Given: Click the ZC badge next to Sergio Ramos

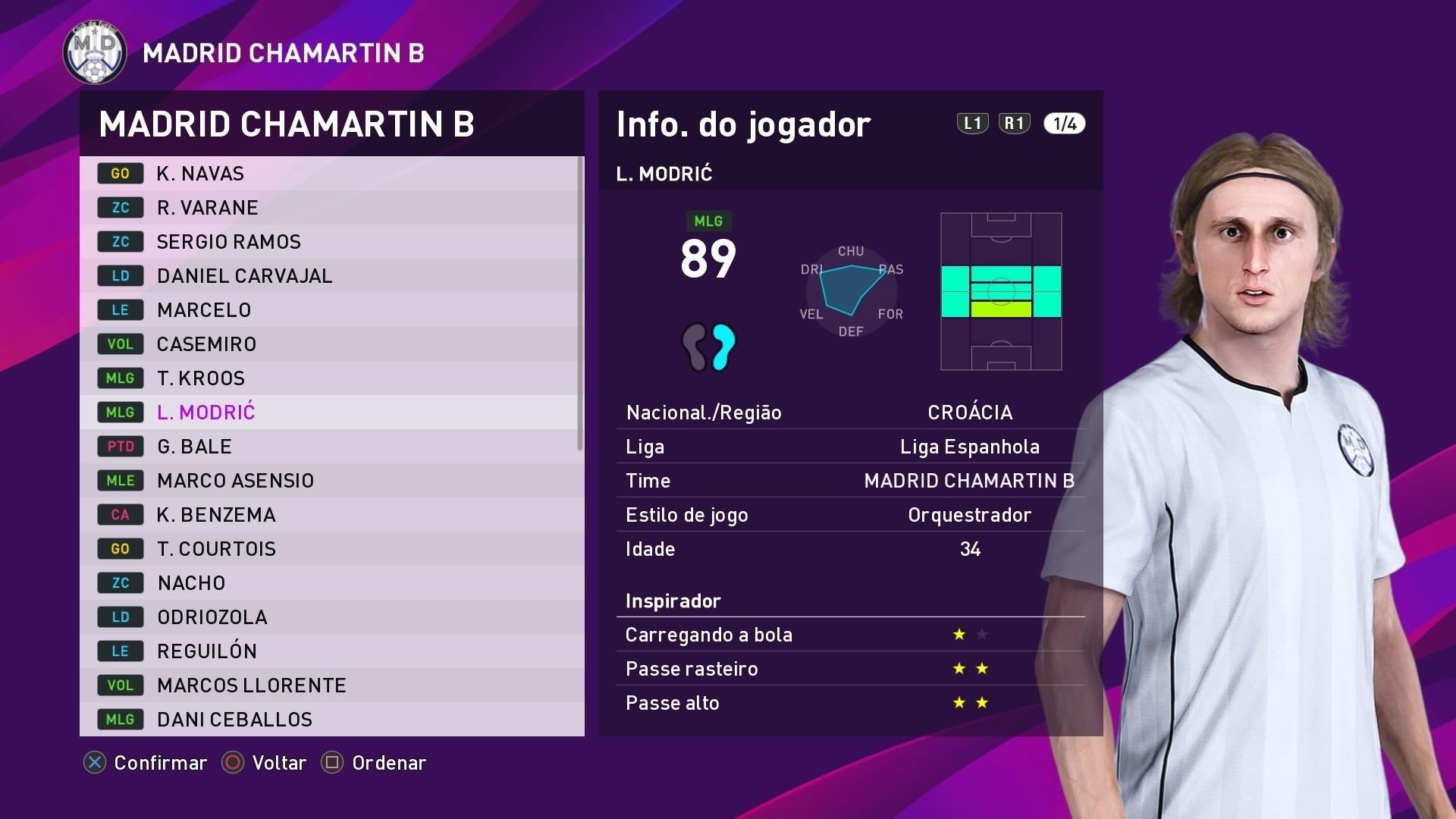Looking at the screenshot, I should [x=120, y=241].
